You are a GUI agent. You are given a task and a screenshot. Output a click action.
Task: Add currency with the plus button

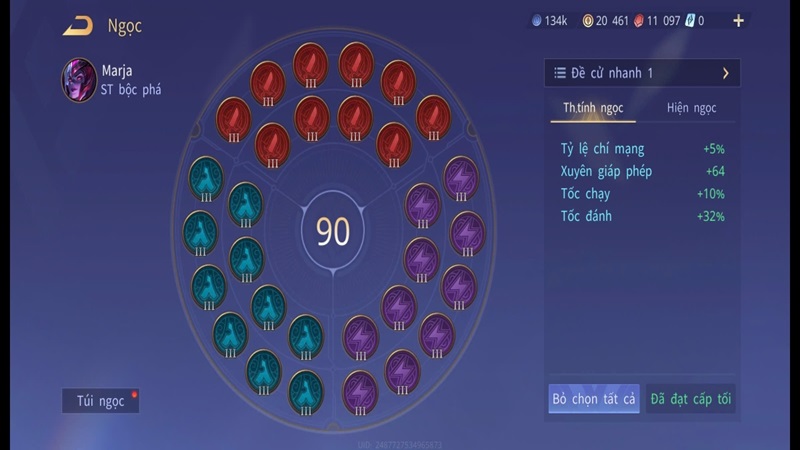click(x=739, y=20)
